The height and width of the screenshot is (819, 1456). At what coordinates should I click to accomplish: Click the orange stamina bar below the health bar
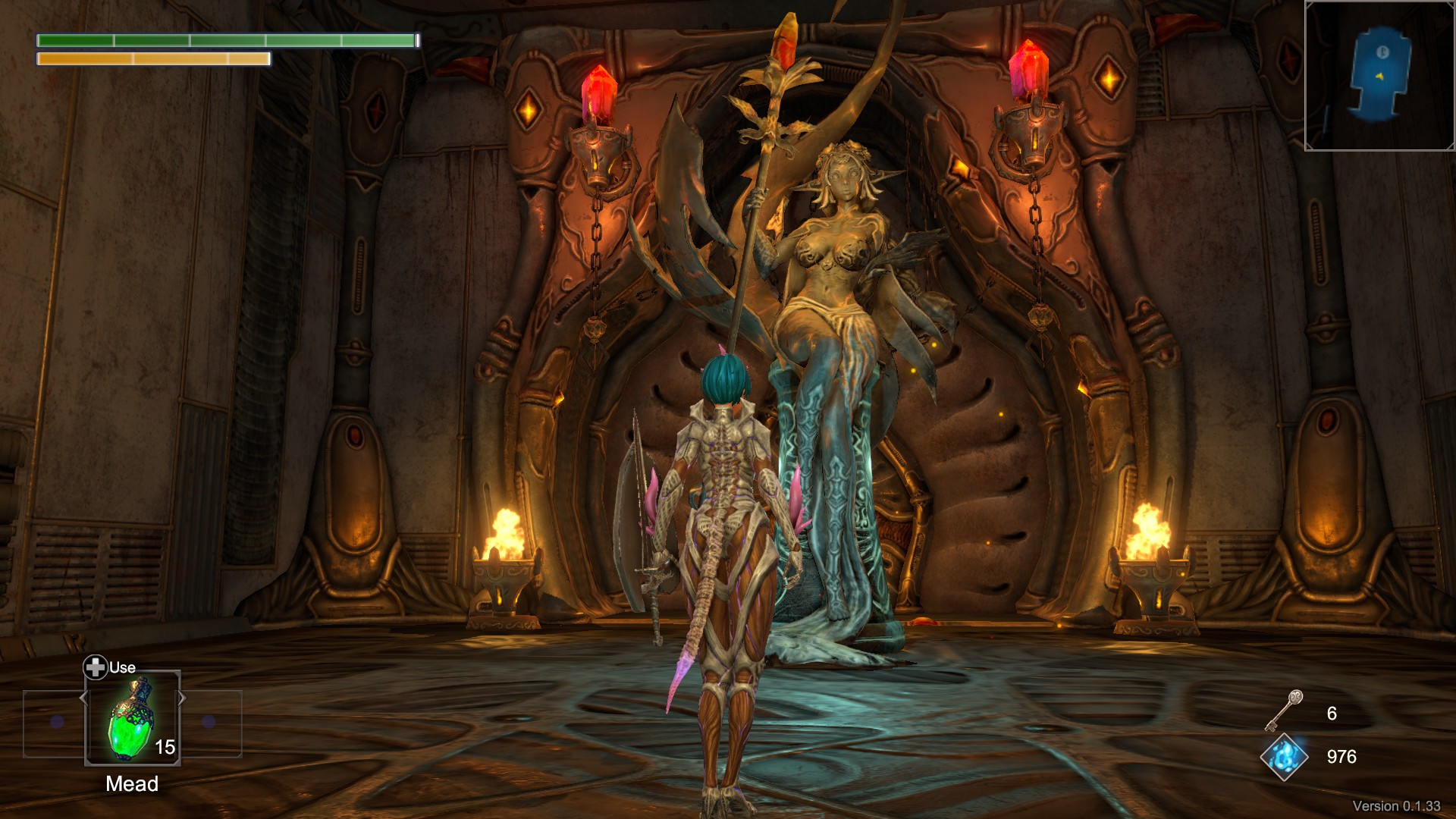(x=152, y=58)
